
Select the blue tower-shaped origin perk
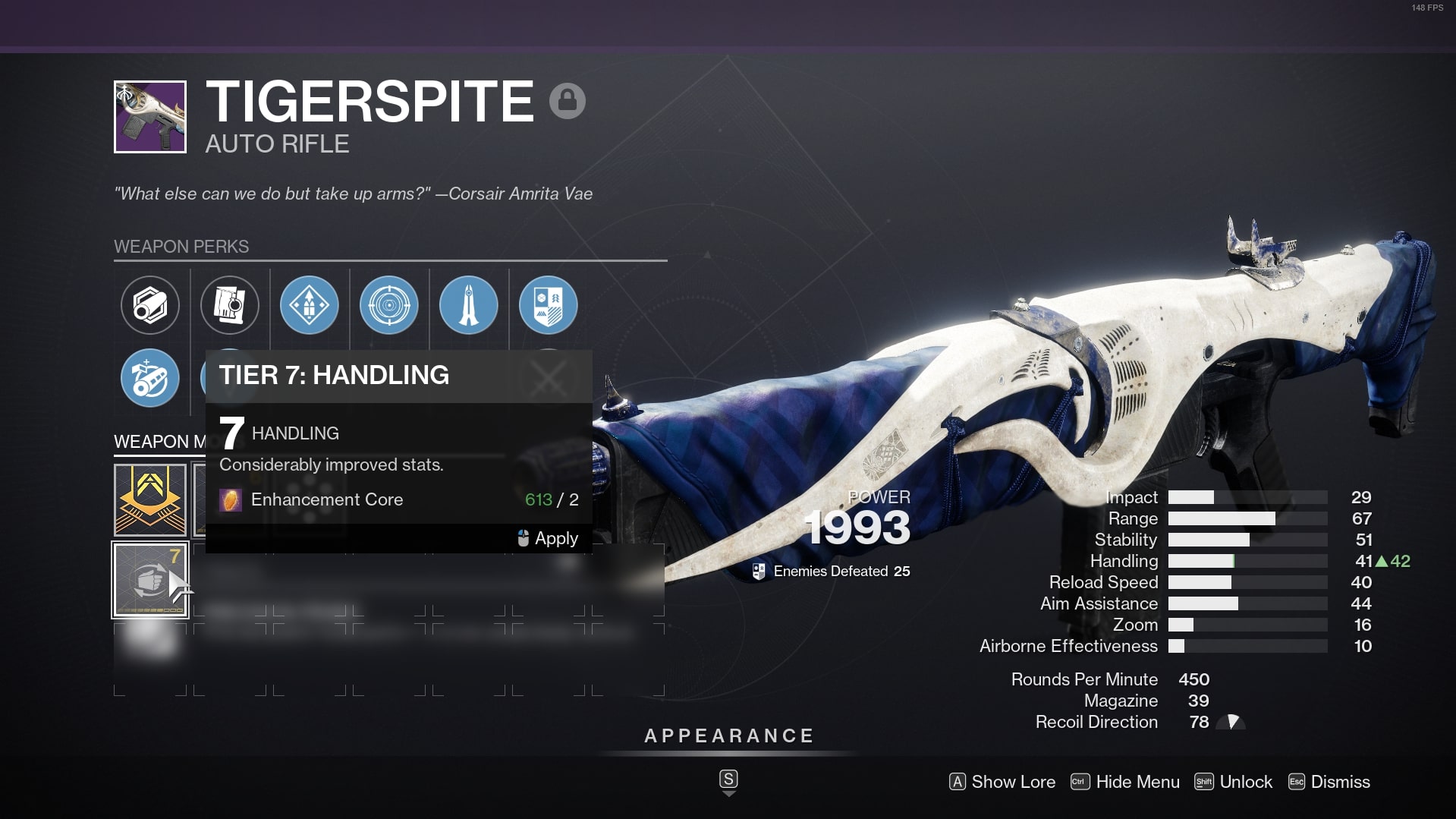click(469, 305)
